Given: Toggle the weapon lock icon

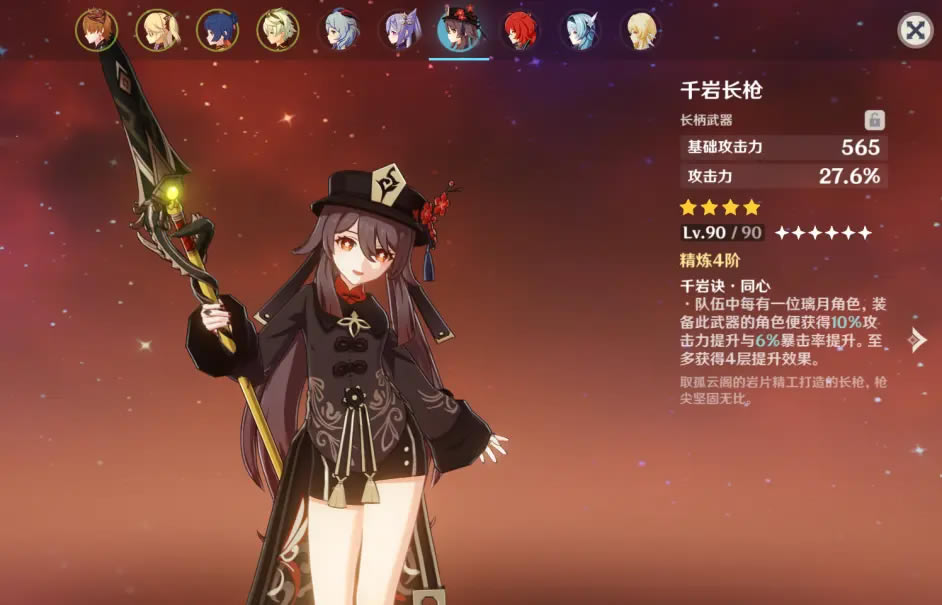Looking at the screenshot, I should 874,120.
